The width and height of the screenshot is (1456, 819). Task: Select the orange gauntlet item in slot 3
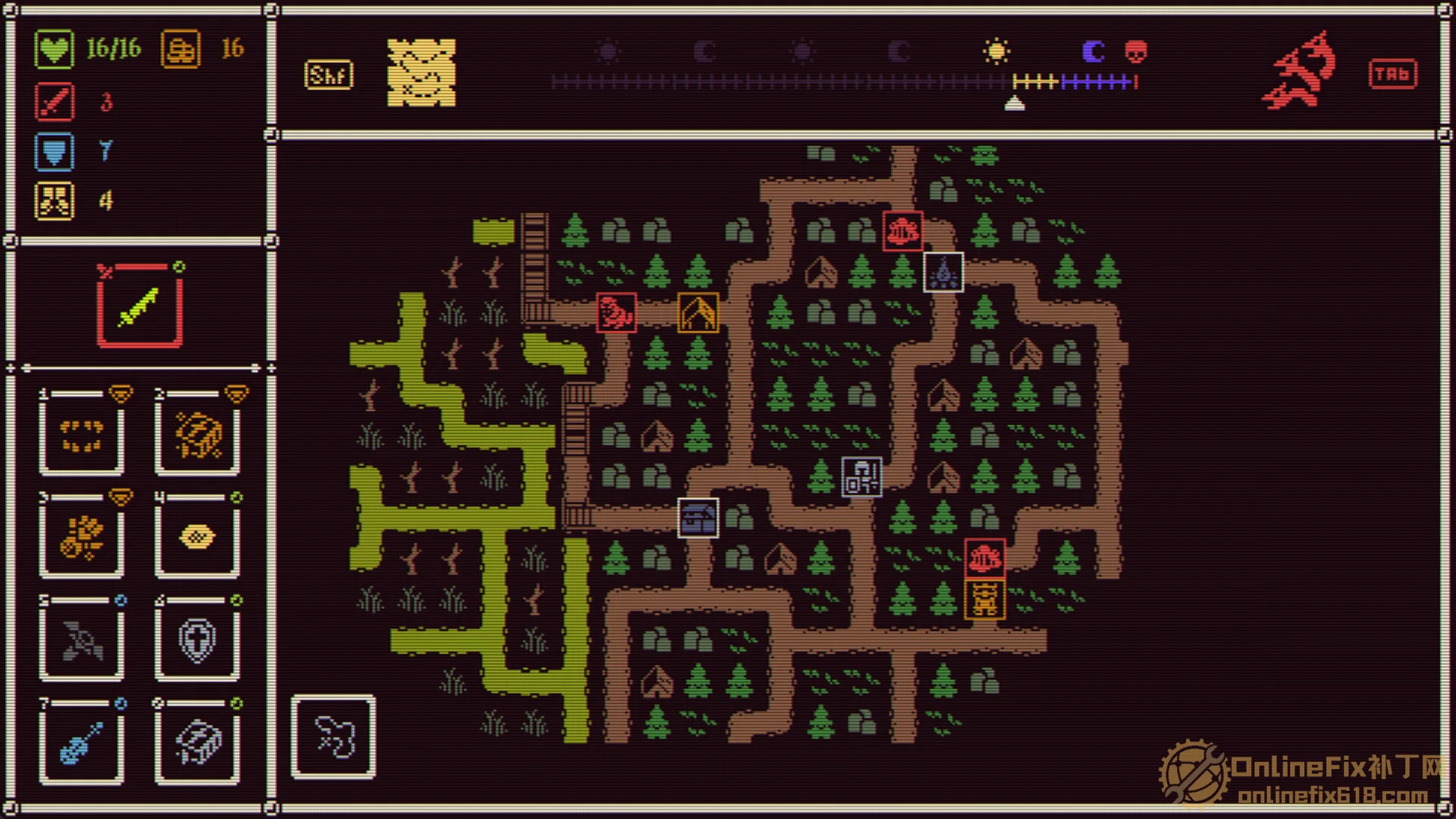82,538
